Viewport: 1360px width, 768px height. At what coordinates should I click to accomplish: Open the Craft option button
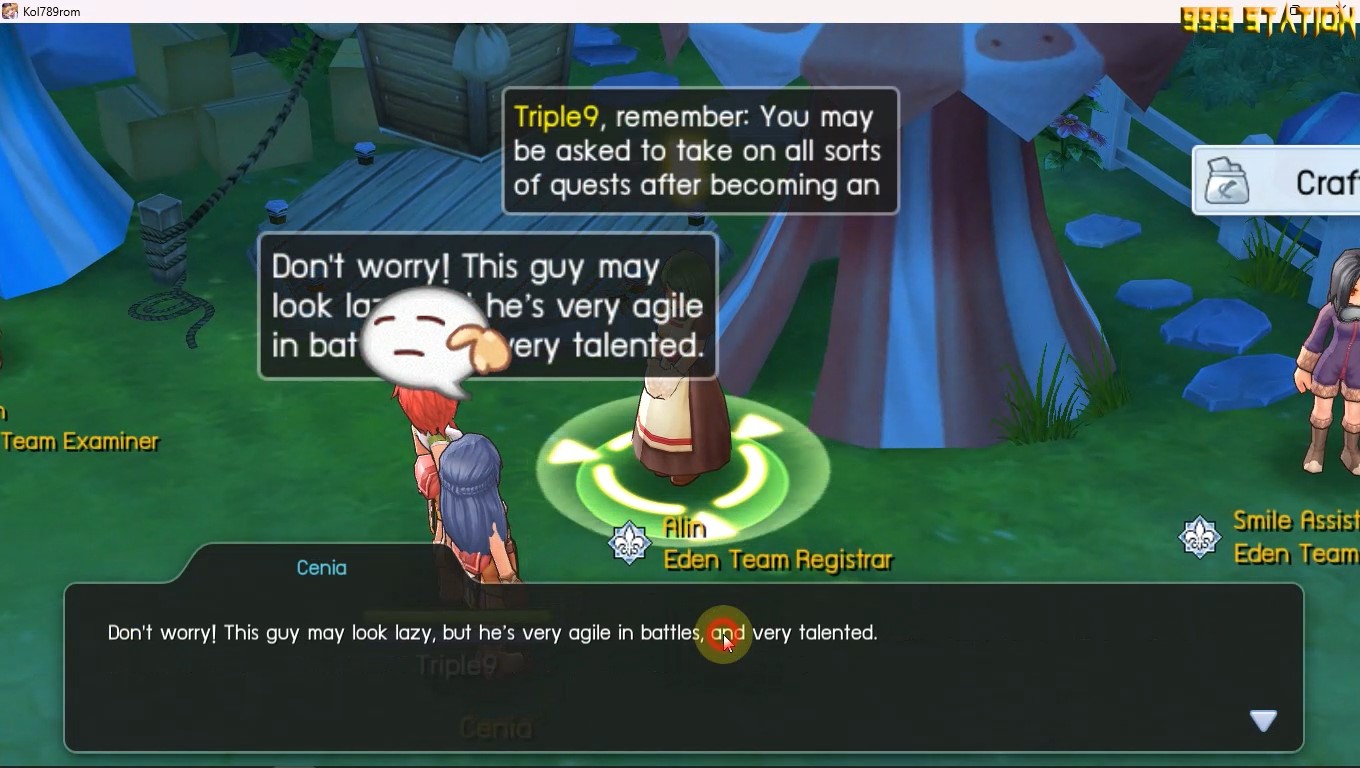[1280, 181]
